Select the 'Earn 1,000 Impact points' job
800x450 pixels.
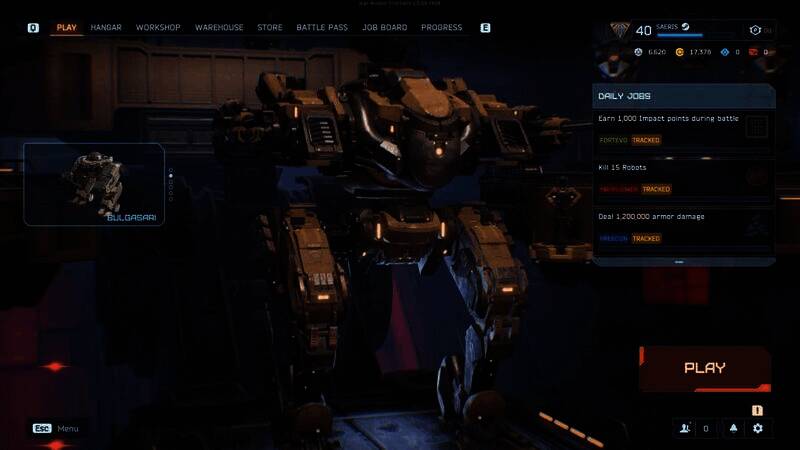670,129
